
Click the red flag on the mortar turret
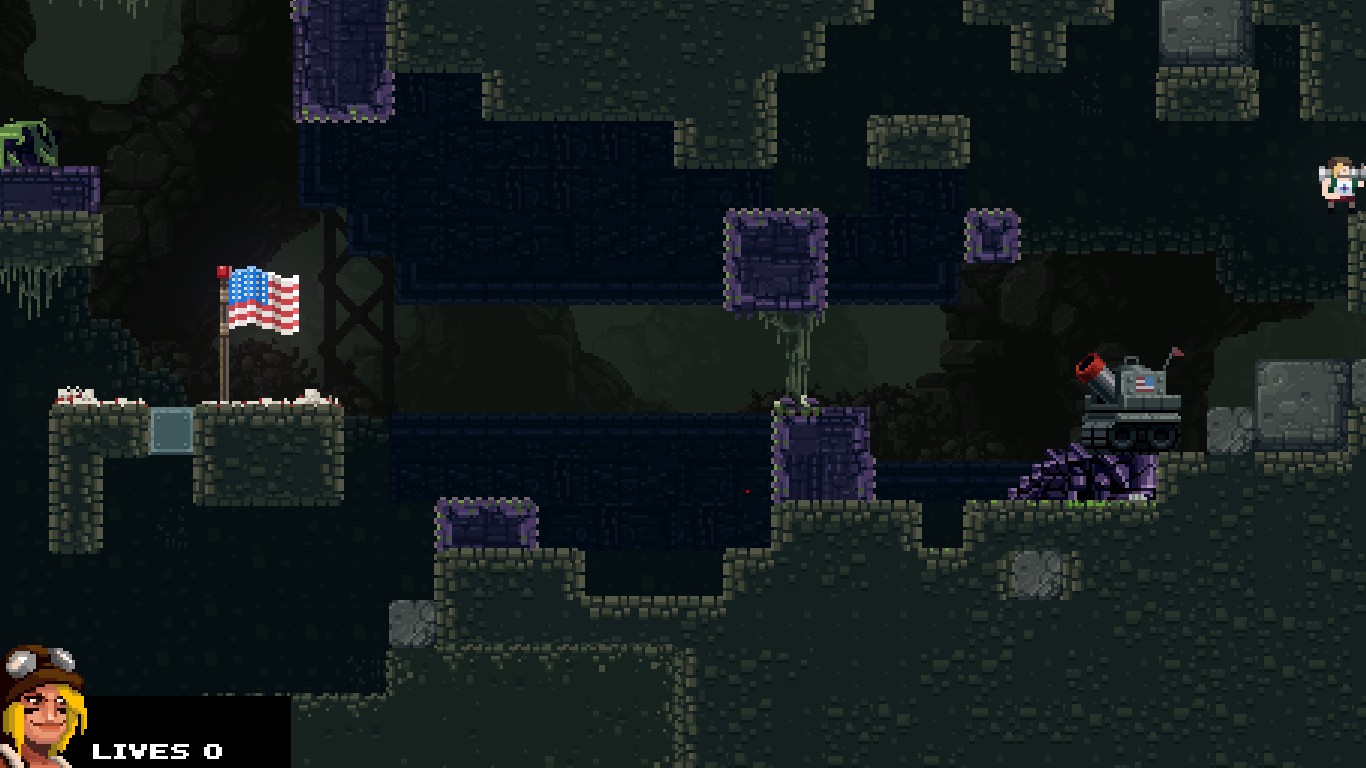[x=1176, y=353]
